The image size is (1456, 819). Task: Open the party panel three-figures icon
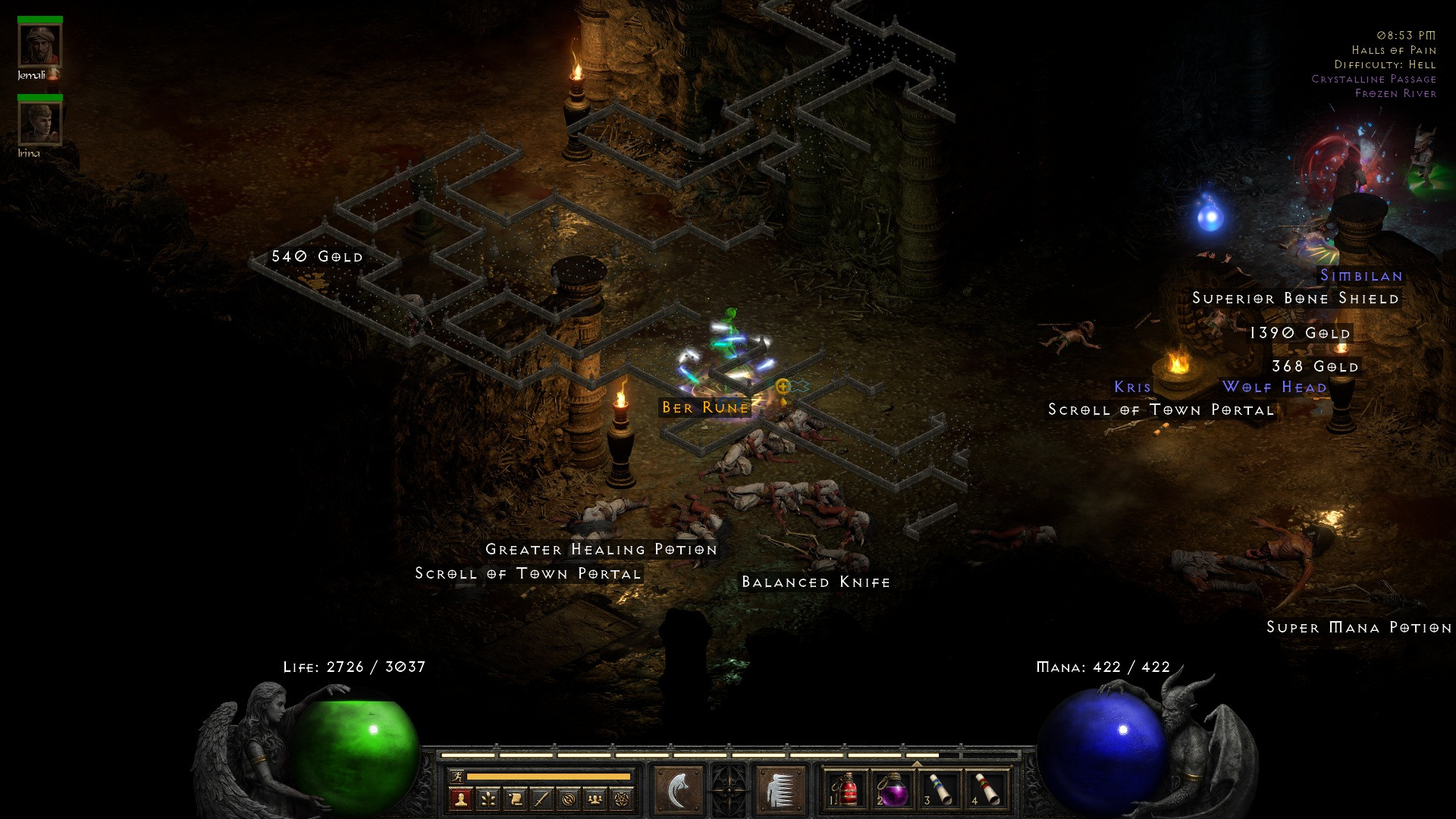595,799
